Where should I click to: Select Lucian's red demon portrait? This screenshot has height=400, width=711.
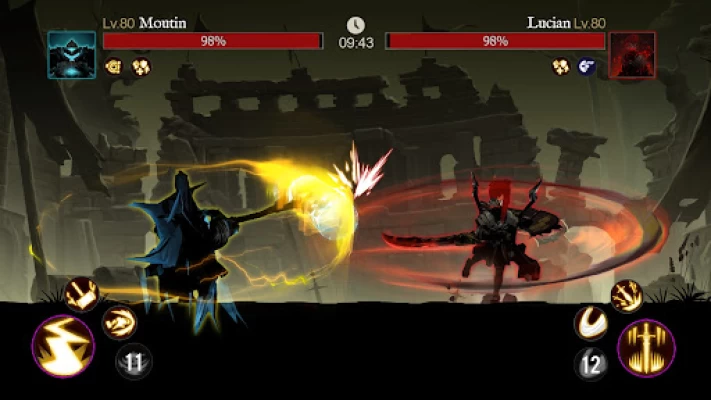tap(632, 54)
